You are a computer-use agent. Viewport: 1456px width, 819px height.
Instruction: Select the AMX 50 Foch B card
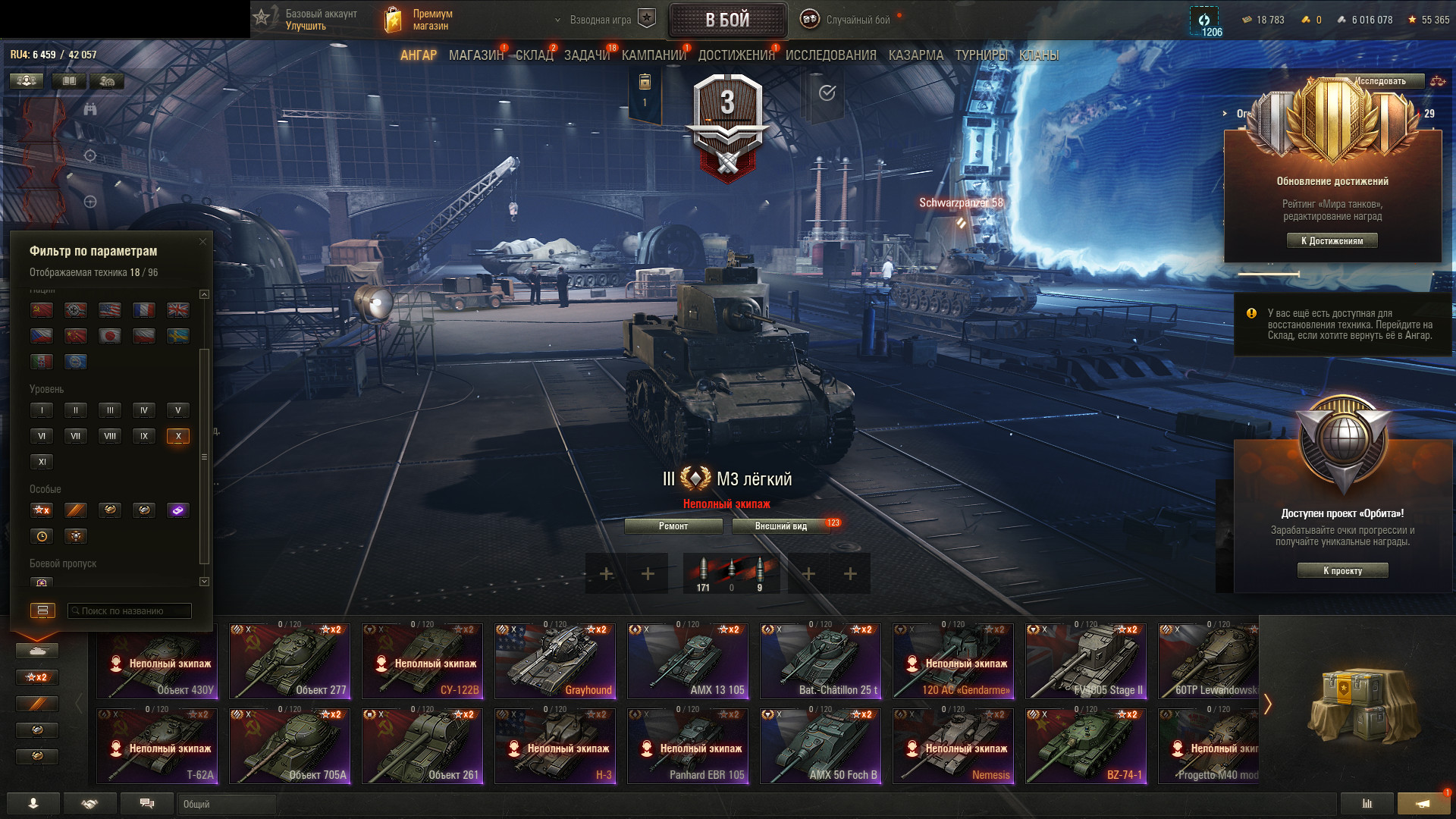click(821, 745)
